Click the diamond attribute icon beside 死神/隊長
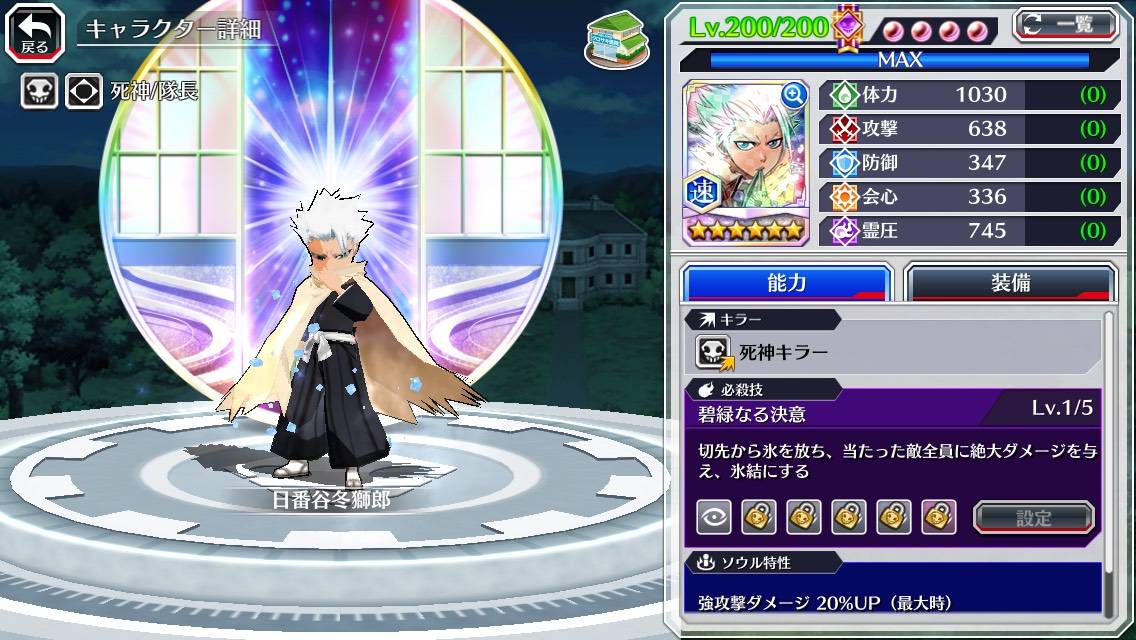This screenshot has width=1136, height=640. click(84, 92)
